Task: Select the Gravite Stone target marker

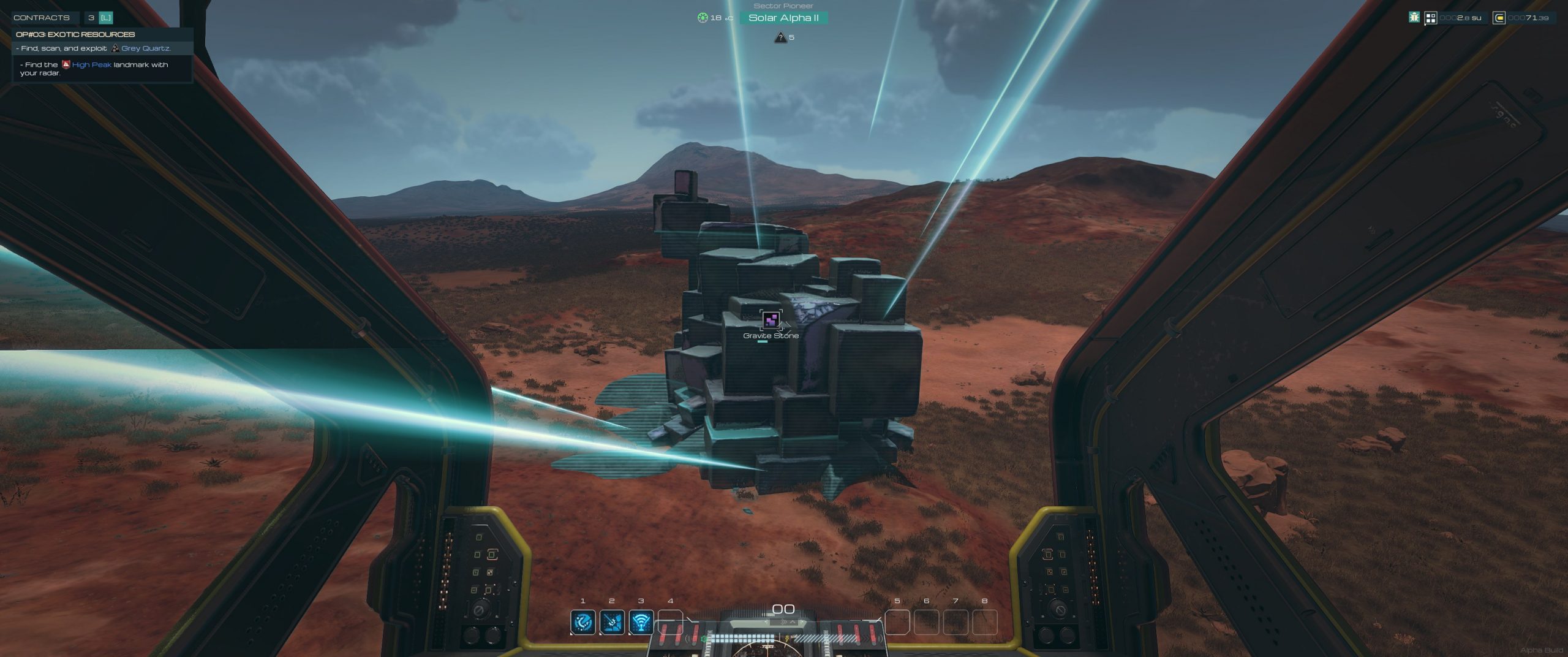Action: [771, 319]
